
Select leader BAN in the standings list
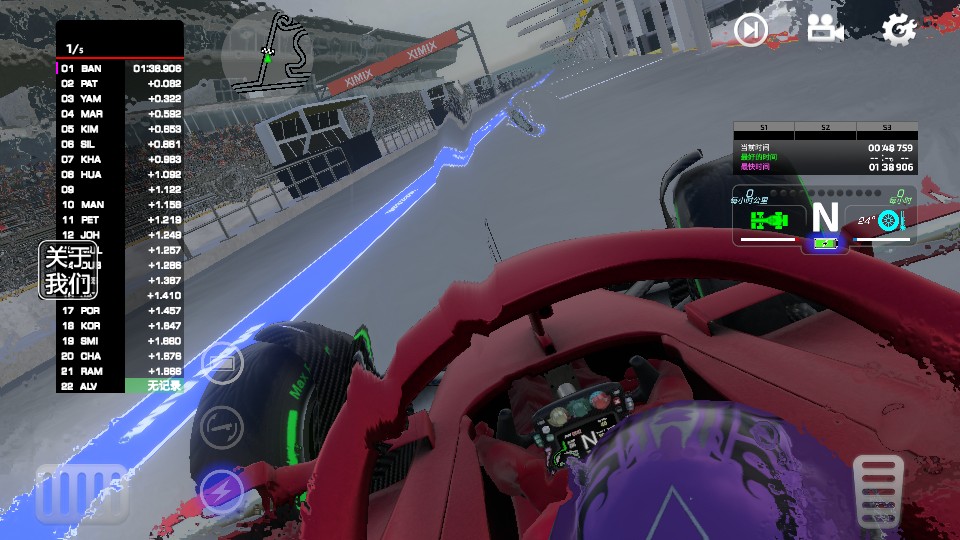pyautogui.click(x=120, y=69)
